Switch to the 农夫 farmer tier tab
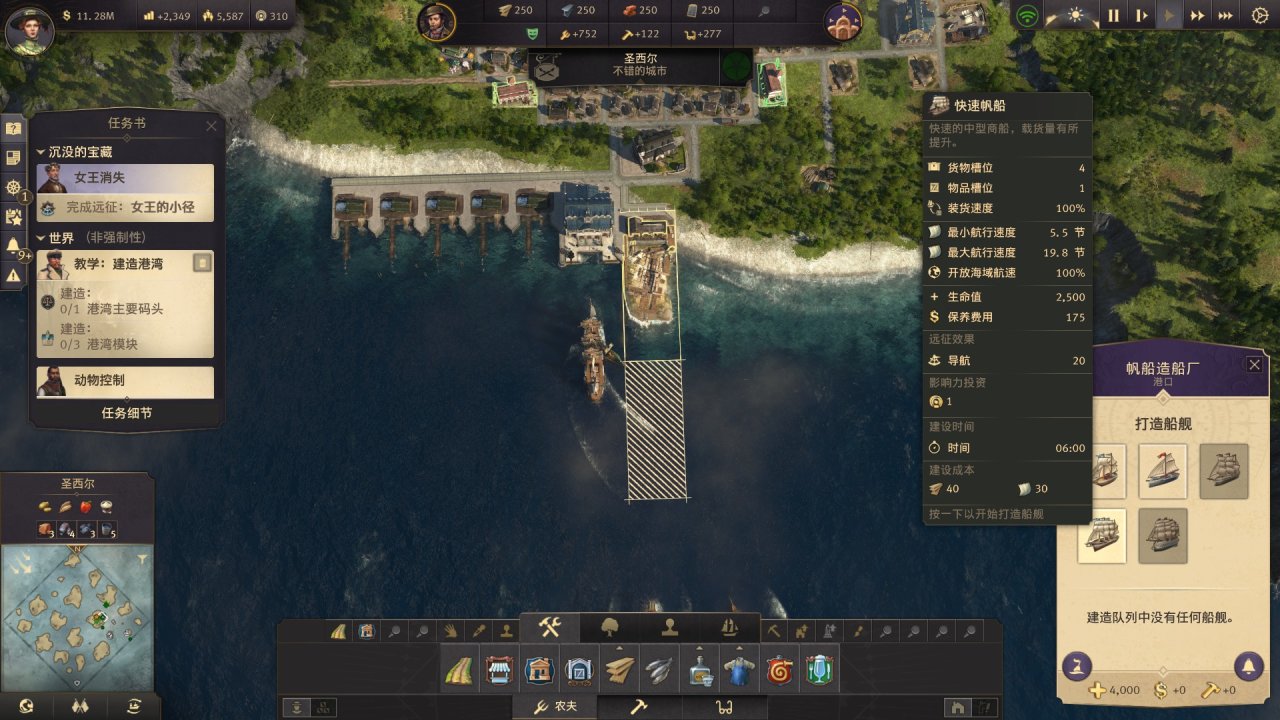The image size is (1280, 720). (556, 707)
